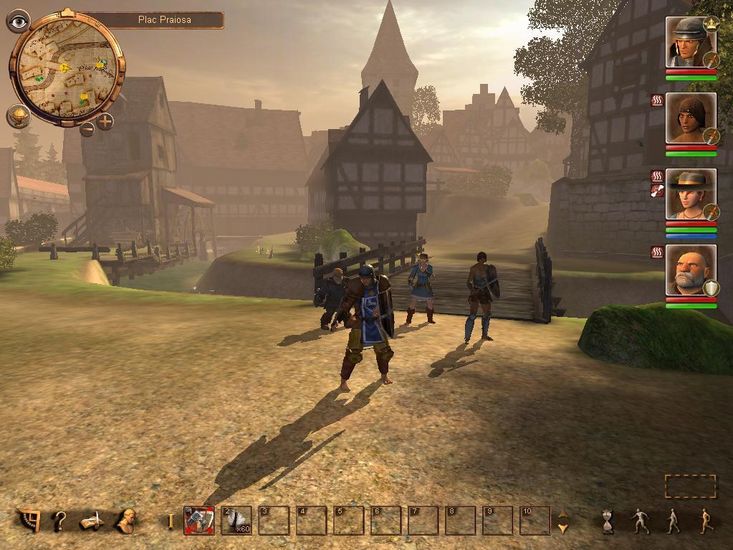
Task: Open the pointing hand icon in the bottom bar
Action: (92, 520)
